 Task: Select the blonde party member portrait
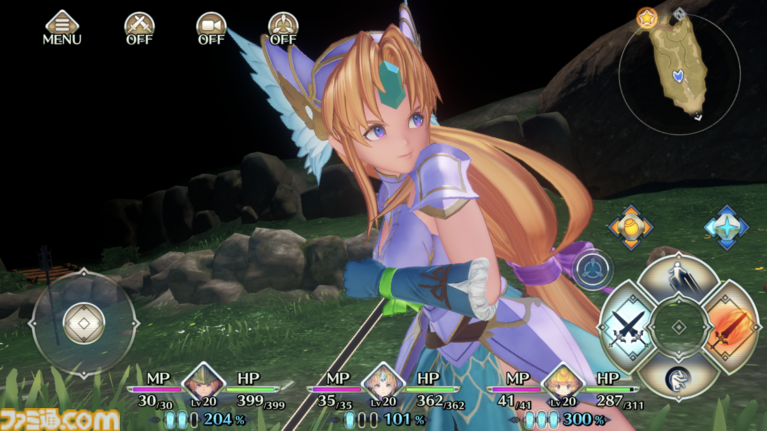point(564,383)
